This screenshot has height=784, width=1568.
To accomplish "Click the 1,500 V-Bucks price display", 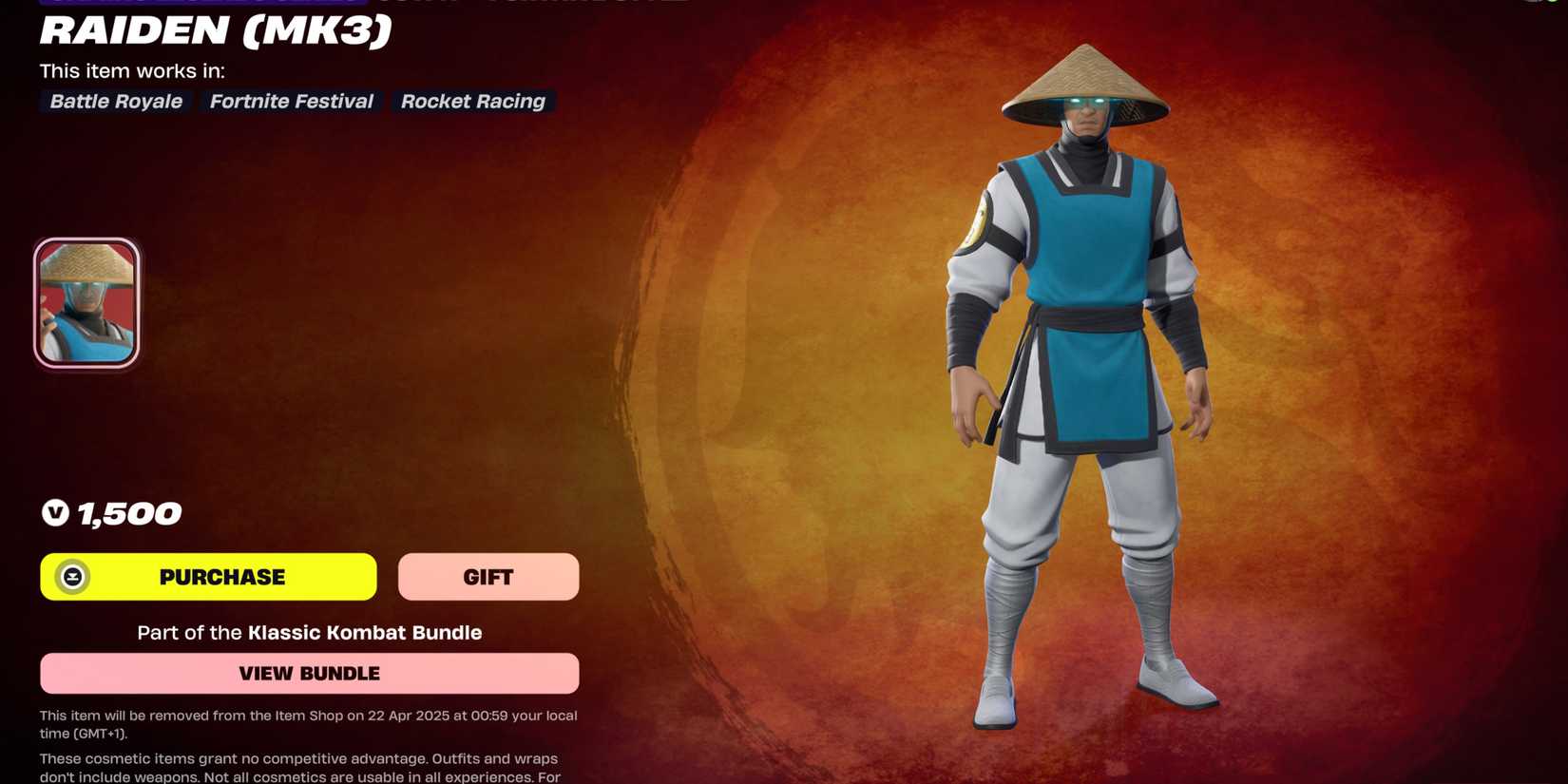I will point(111,513).
